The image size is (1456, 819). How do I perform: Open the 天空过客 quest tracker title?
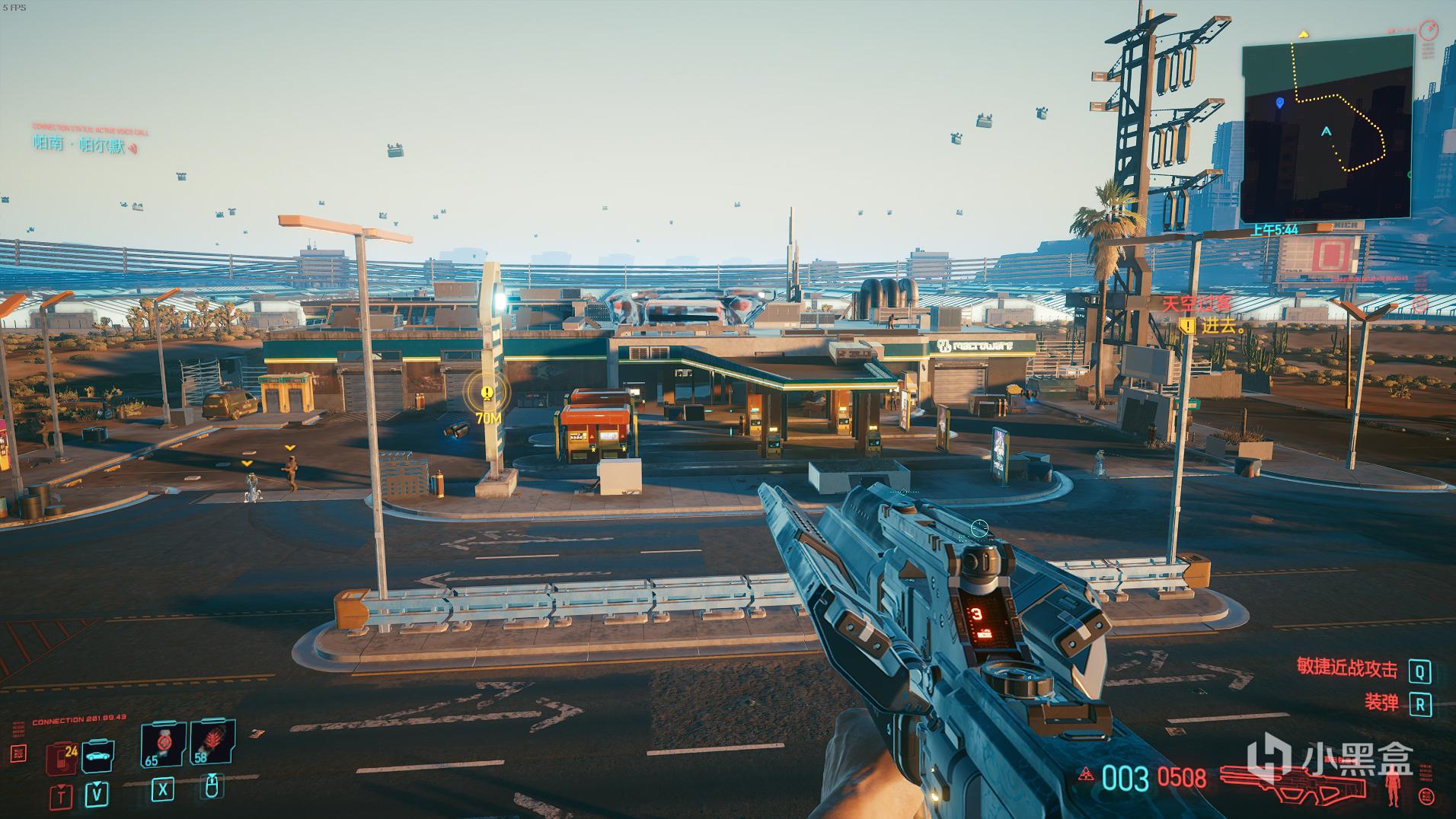1196,303
